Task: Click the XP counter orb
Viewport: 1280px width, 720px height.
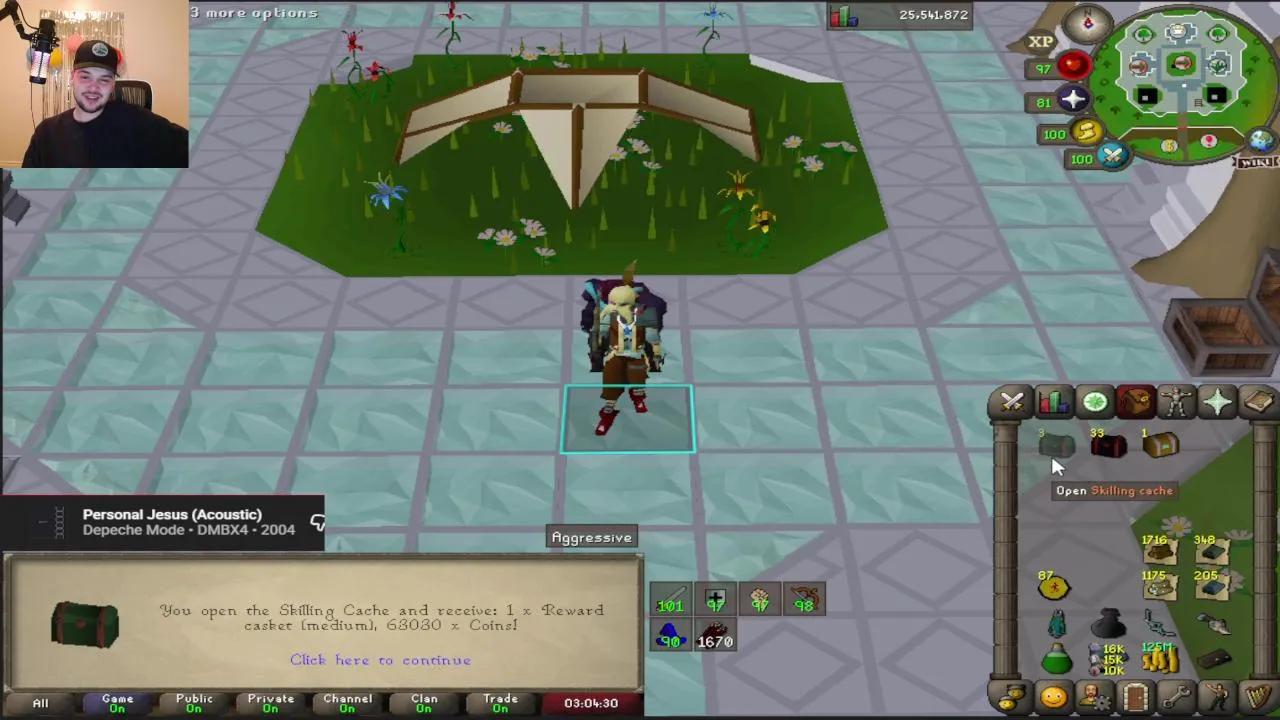Action: [x=1040, y=40]
